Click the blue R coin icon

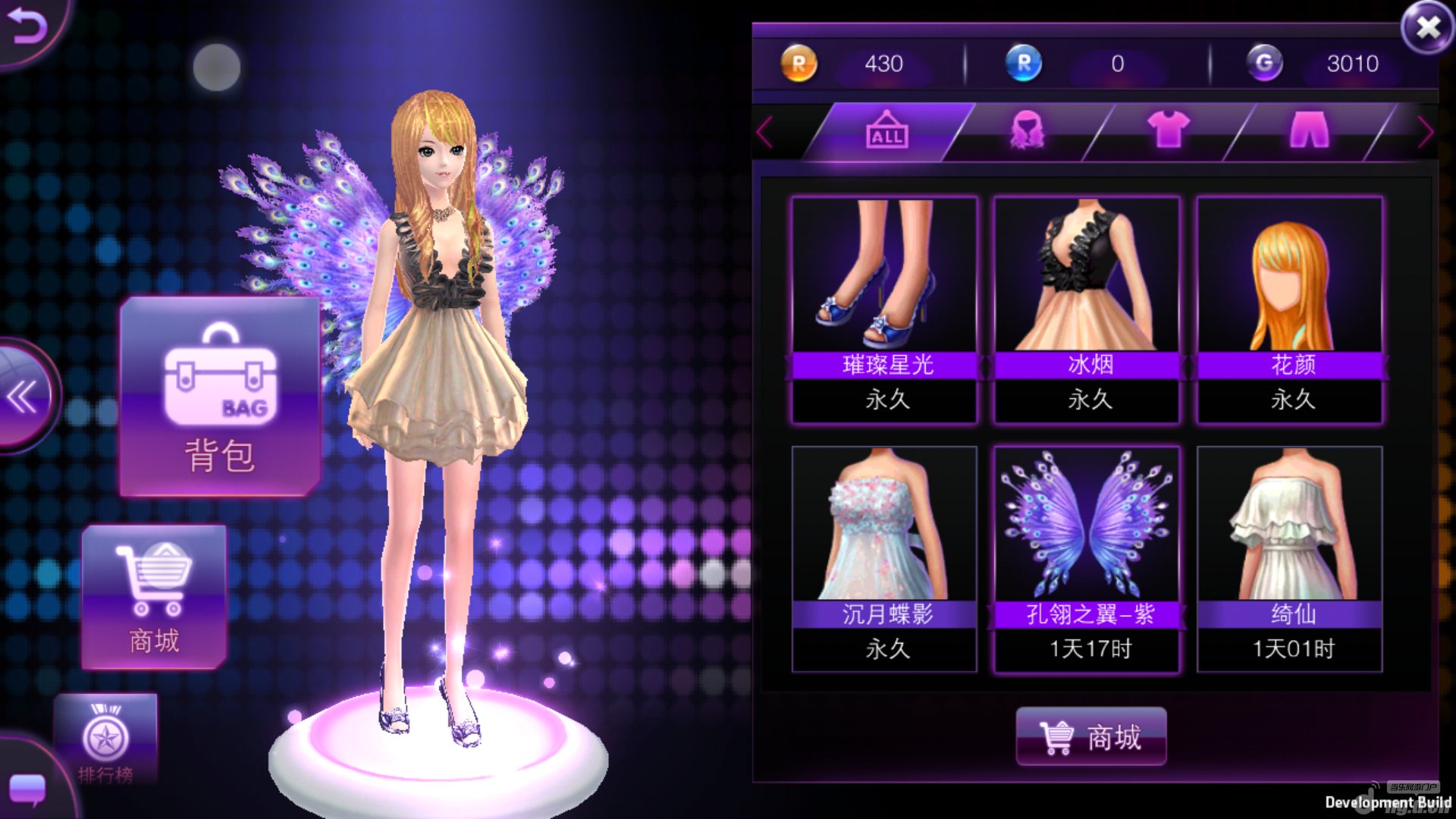click(1025, 64)
